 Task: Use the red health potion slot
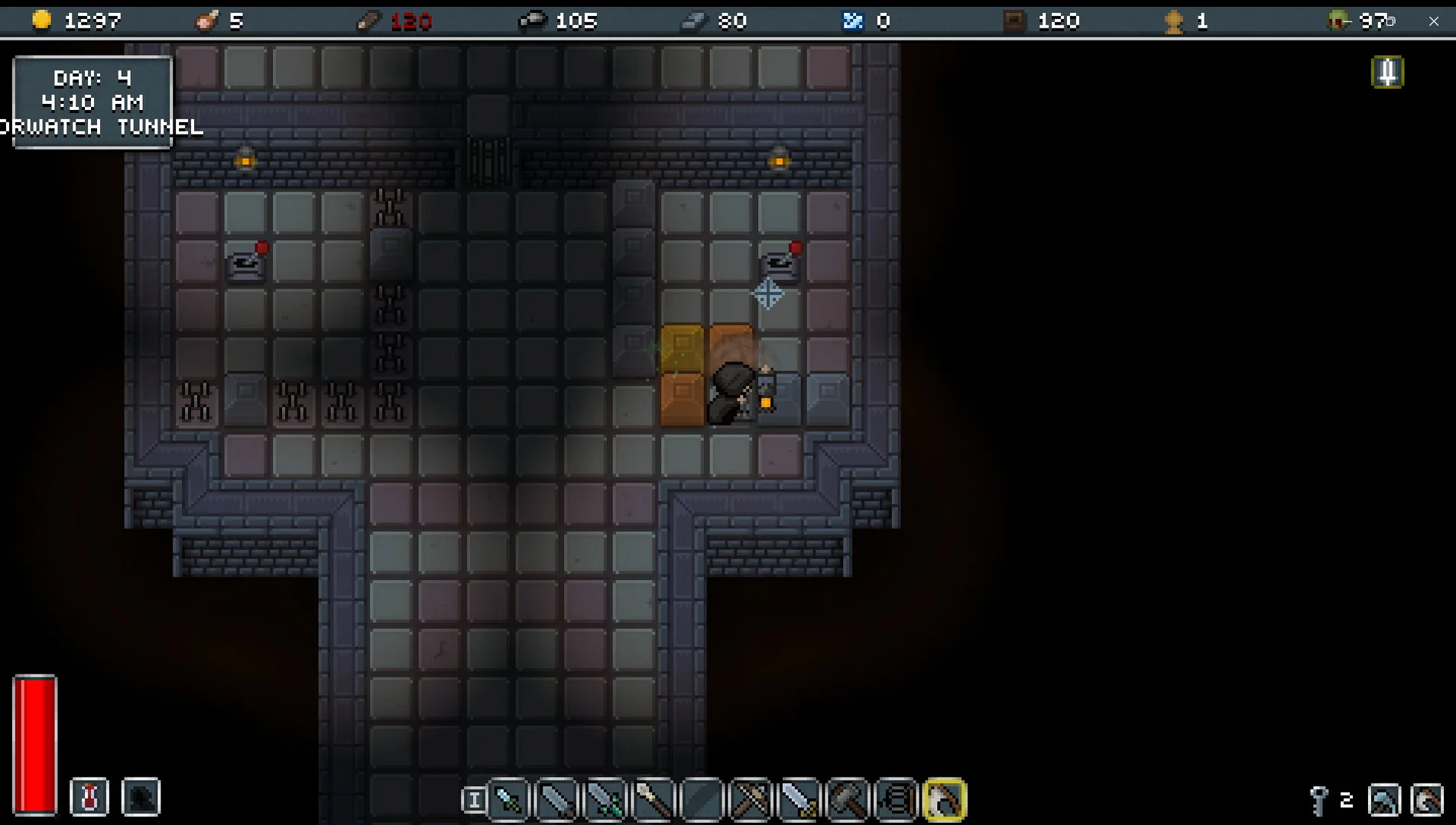(89, 797)
